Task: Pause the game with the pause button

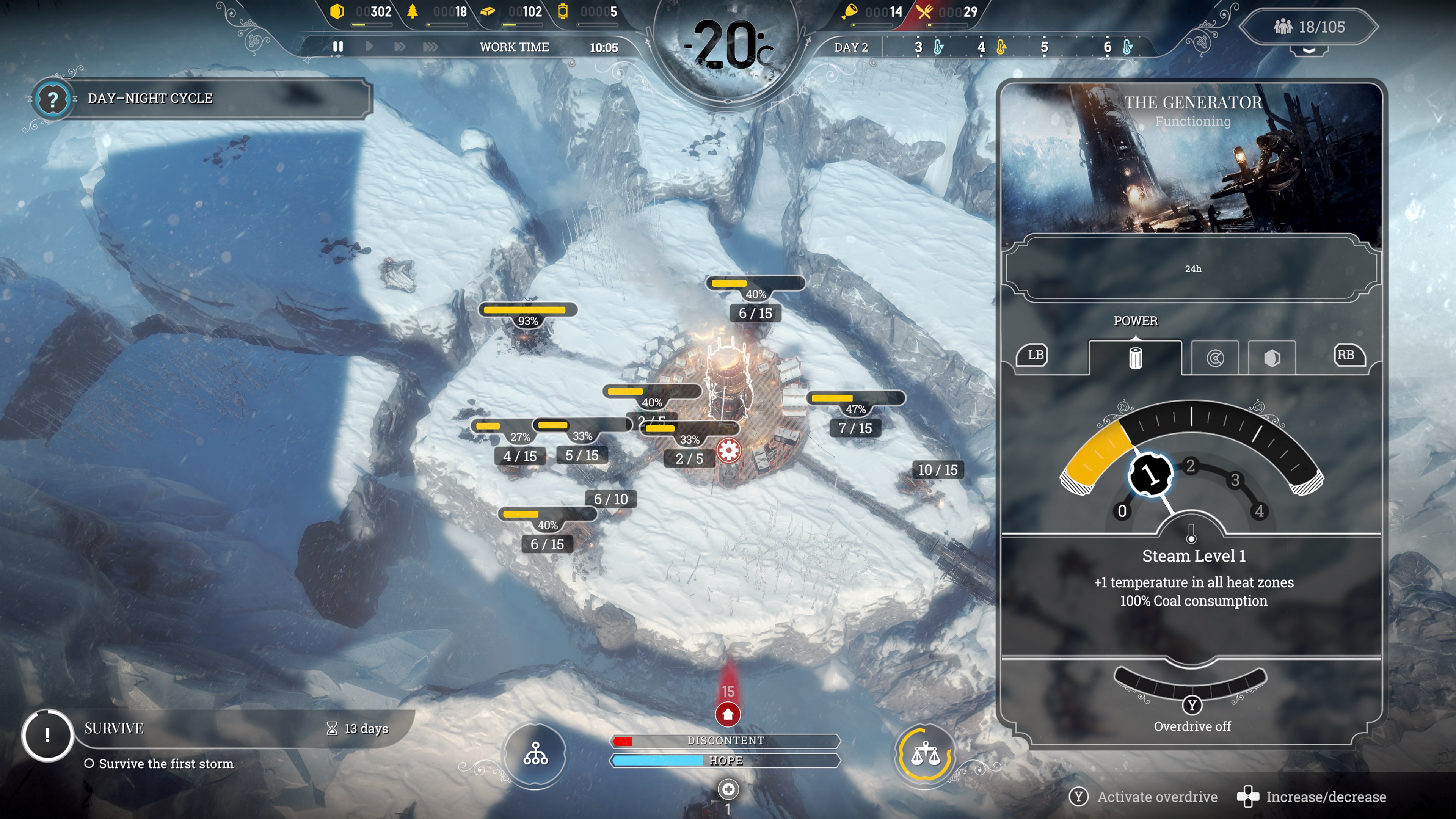Action: coord(338,46)
